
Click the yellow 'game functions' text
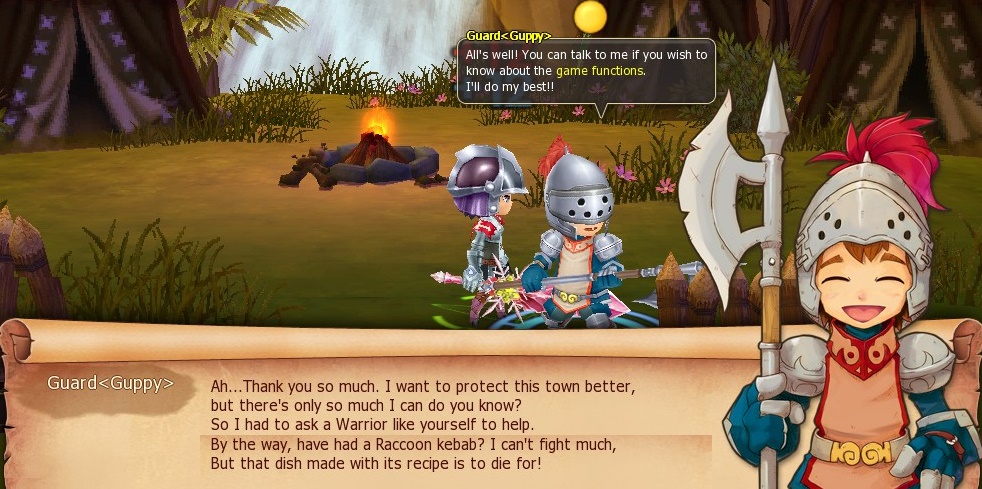click(x=600, y=71)
